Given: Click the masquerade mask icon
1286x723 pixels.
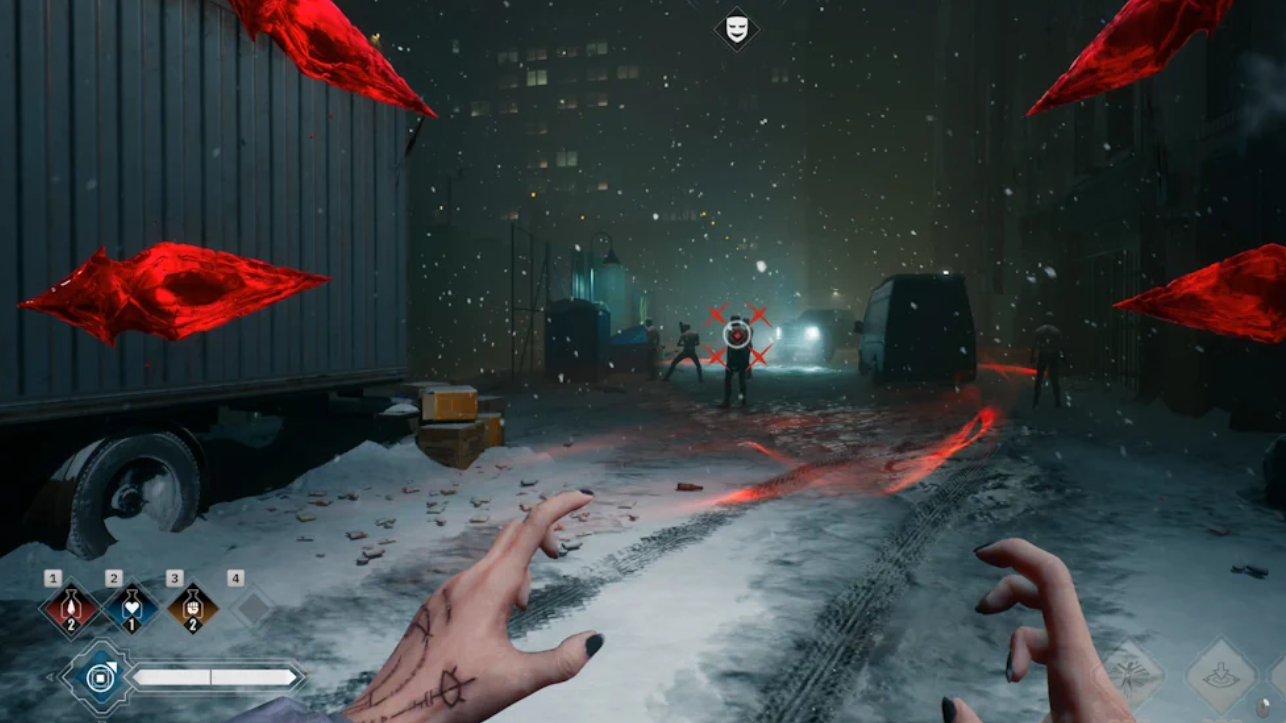Looking at the screenshot, I should point(736,29).
